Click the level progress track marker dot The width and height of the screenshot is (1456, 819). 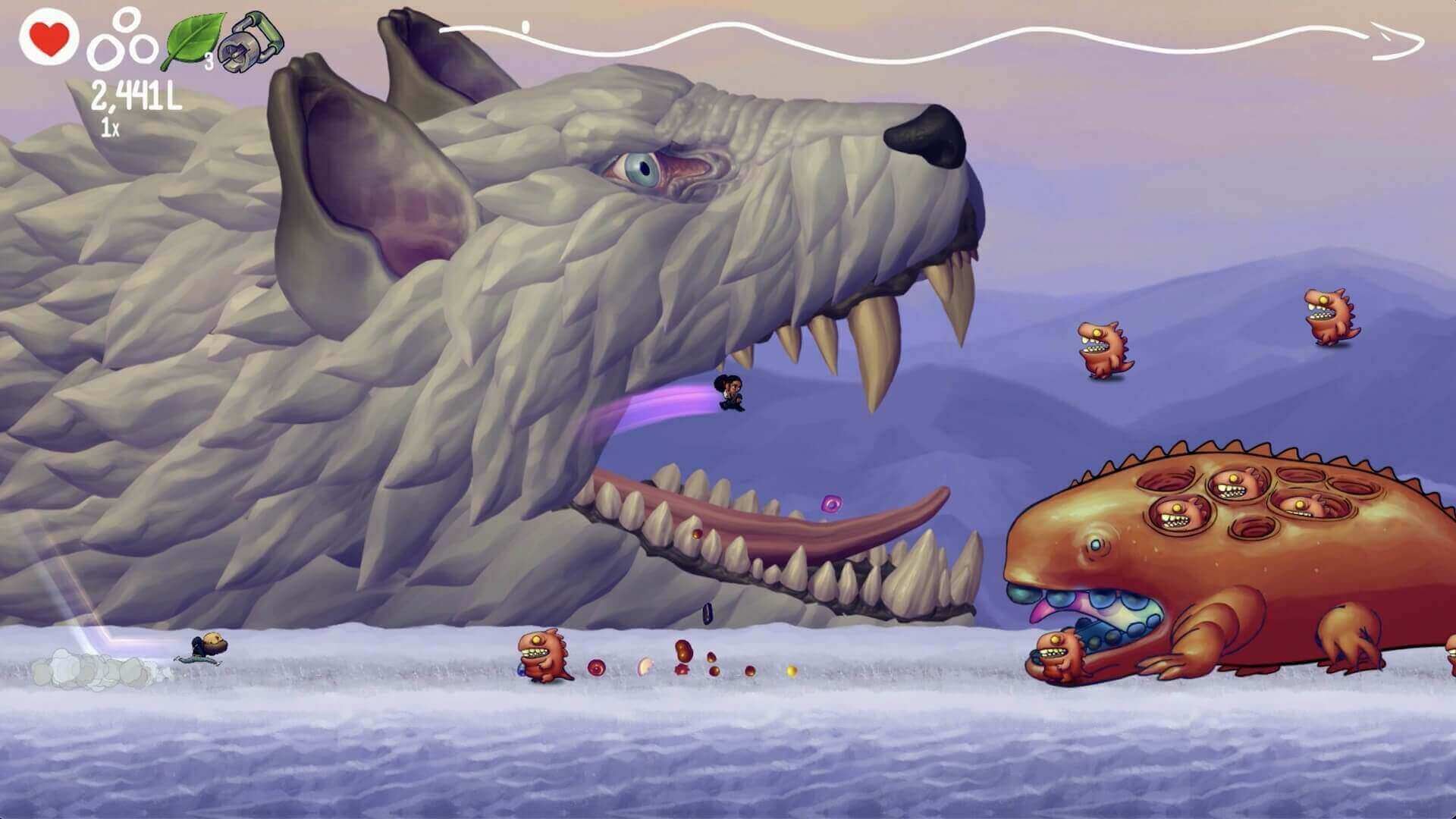(526, 27)
